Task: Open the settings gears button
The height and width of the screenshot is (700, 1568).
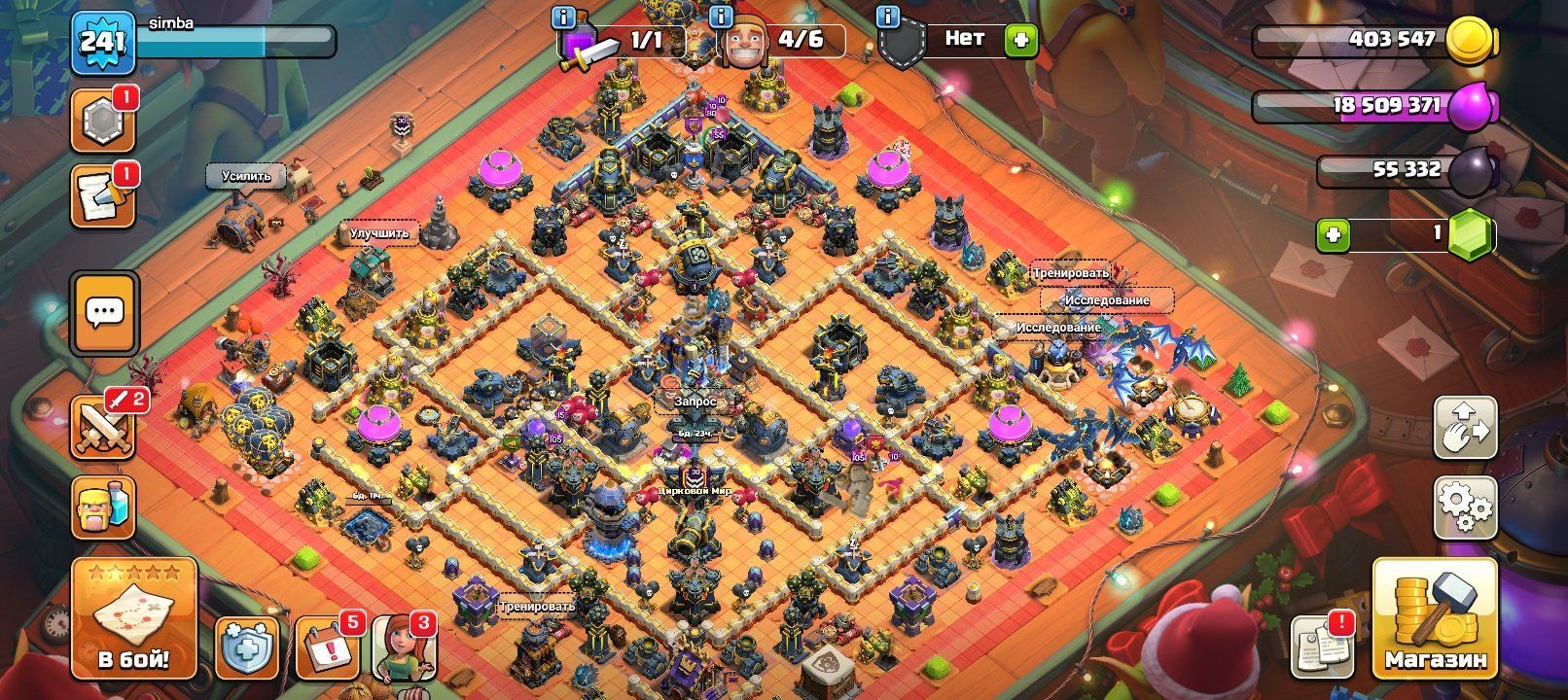Action: [1465, 506]
